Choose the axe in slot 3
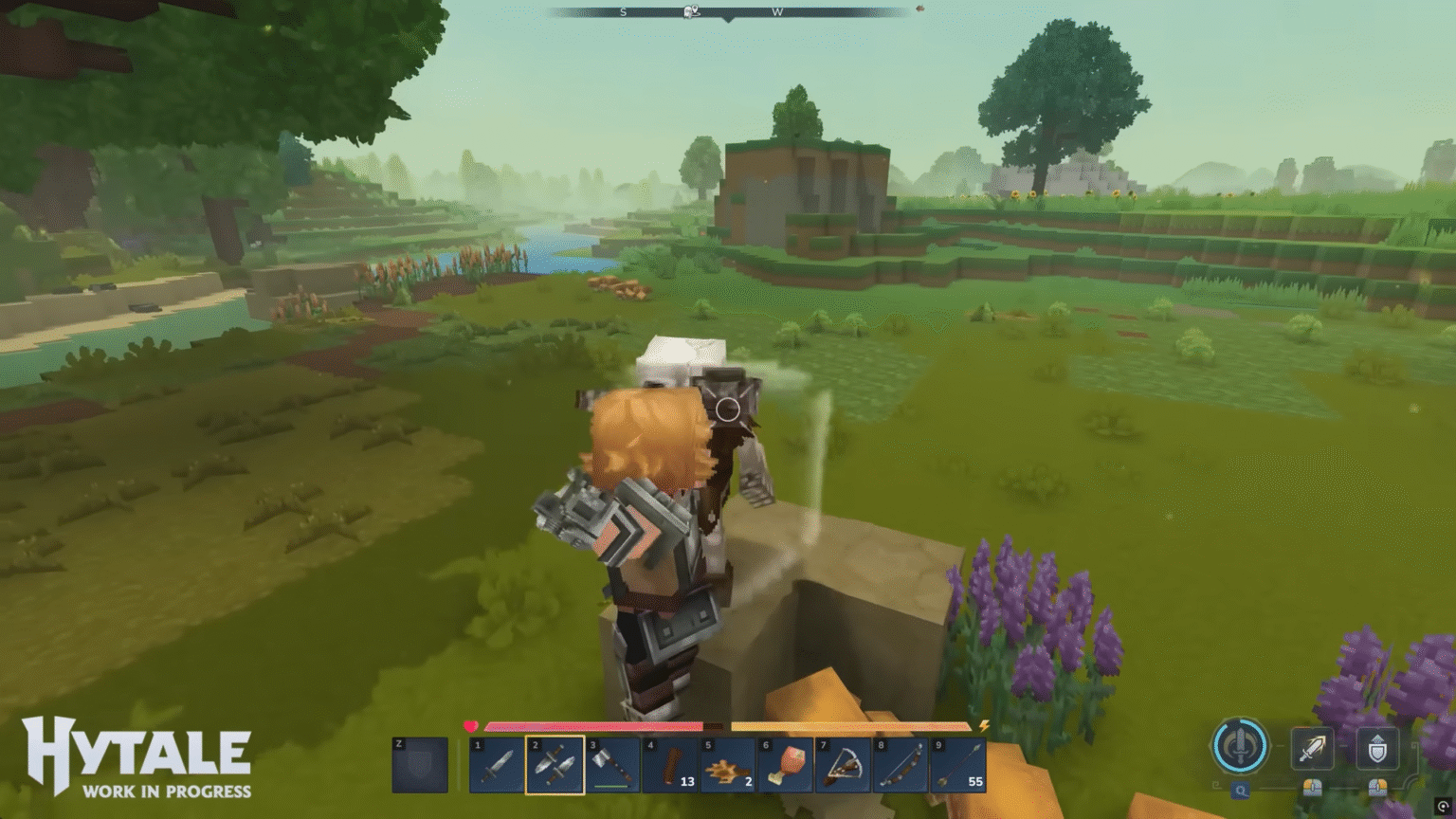Screen dimensions: 1456x819 pos(612,766)
